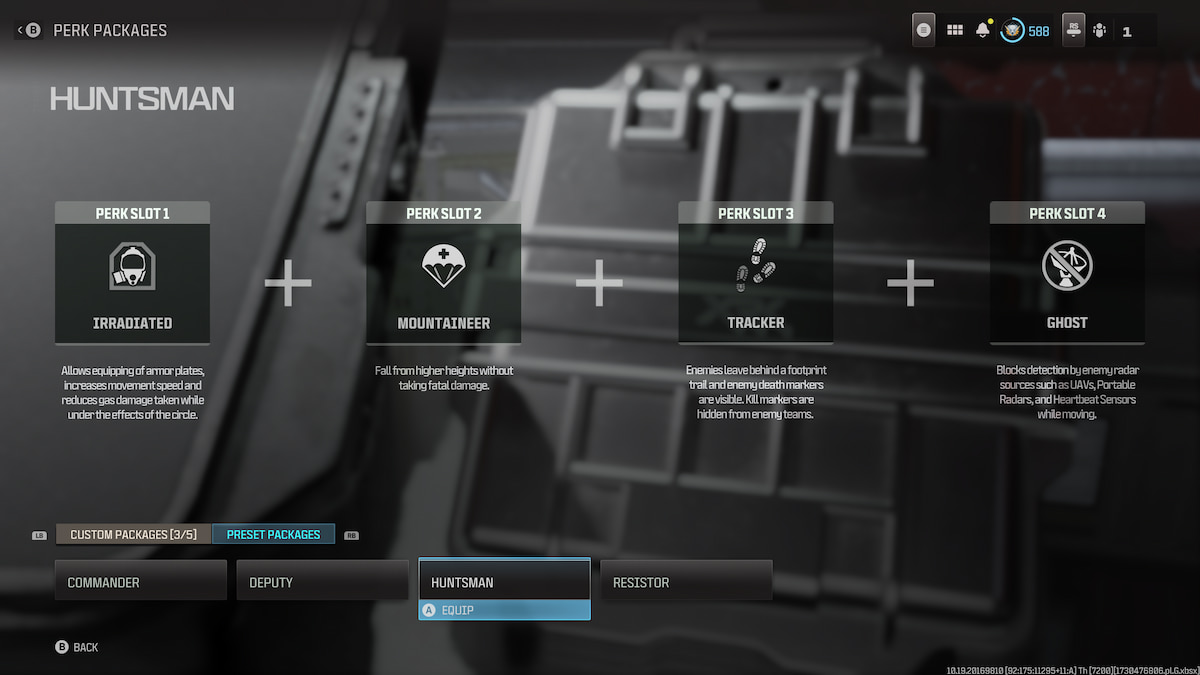The width and height of the screenshot is (1200, 675).
Task: Open the social party icon
Action: click(x=1100, y=31)
